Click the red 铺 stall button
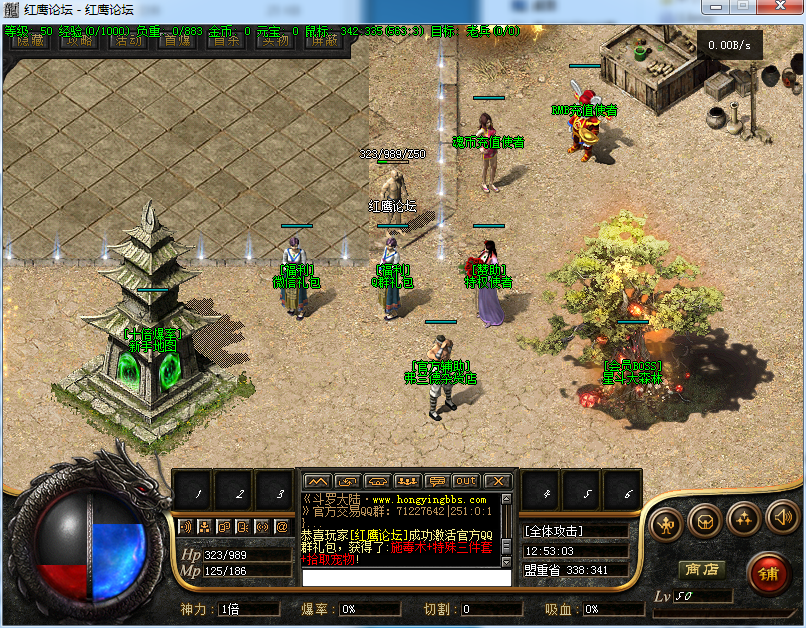This screenshot has width=806, height=628. (x=767, y=573)
